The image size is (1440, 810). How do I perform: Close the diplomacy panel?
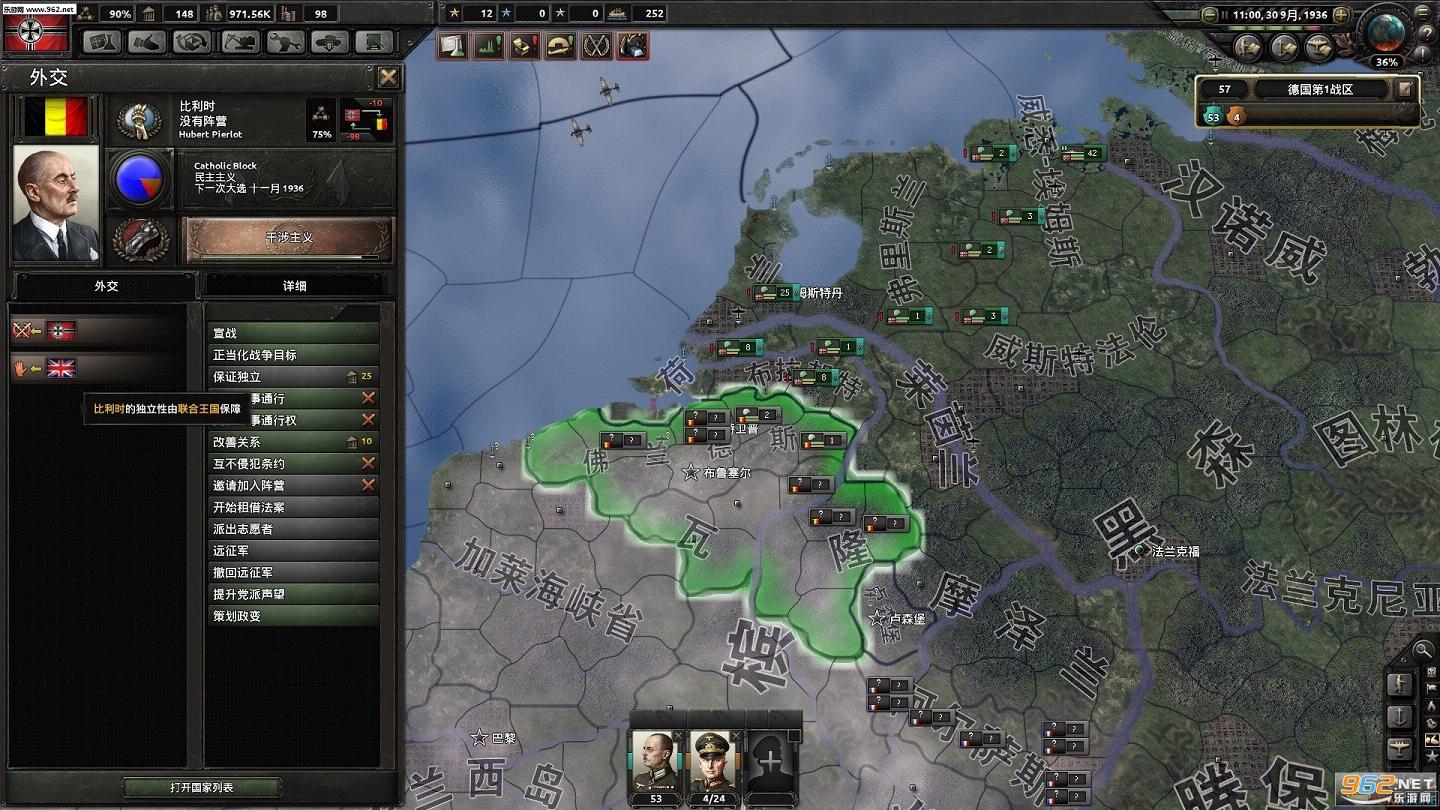click(x=388, y=78)
